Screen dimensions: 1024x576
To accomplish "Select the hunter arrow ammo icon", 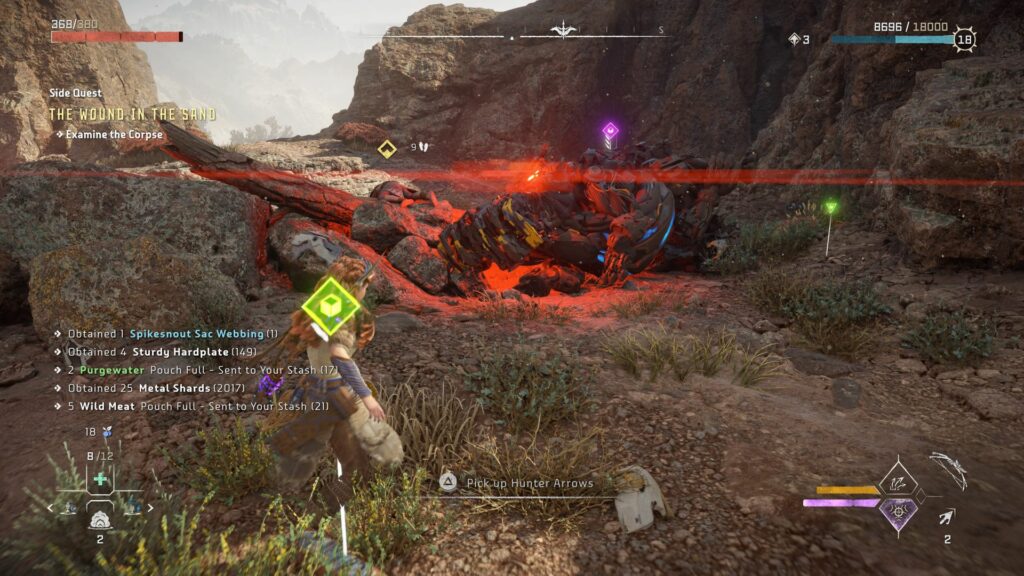I will tap(946, 516).
